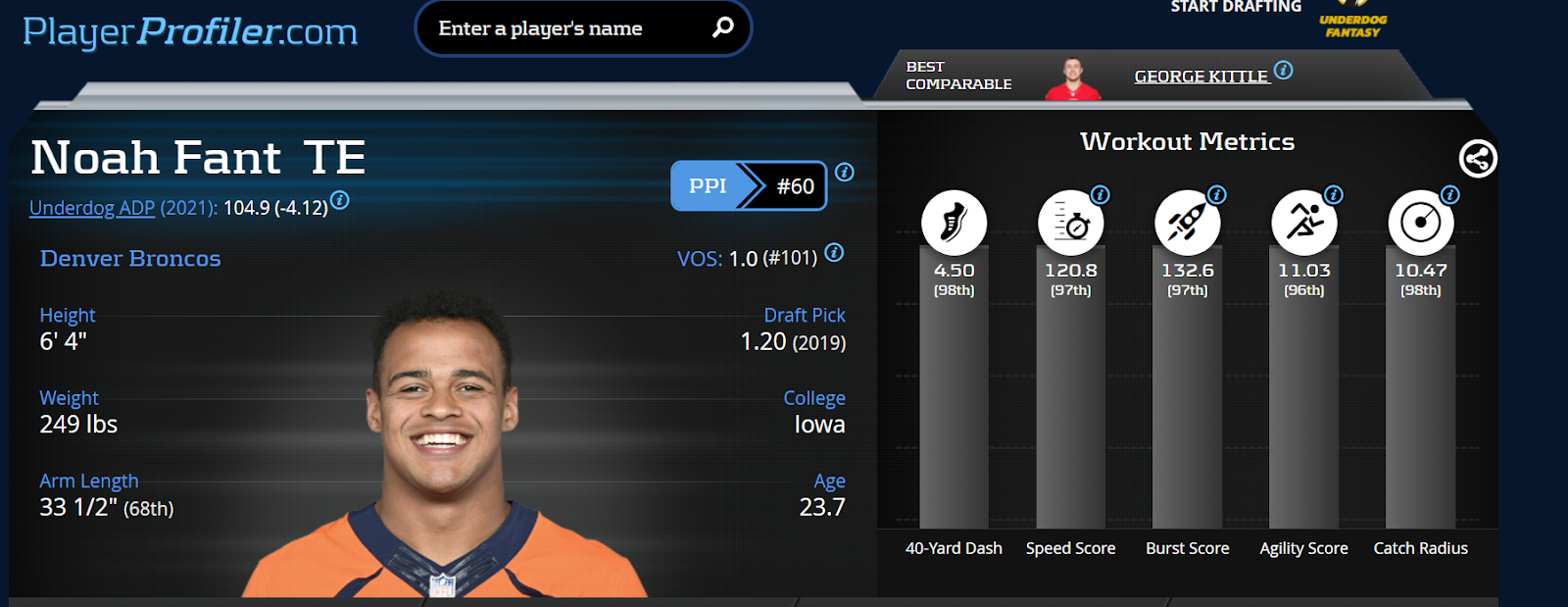Select the 40-Yard Dash shoe icon
The width and height of the screenshot is (1568, 607).
(954, 223)
